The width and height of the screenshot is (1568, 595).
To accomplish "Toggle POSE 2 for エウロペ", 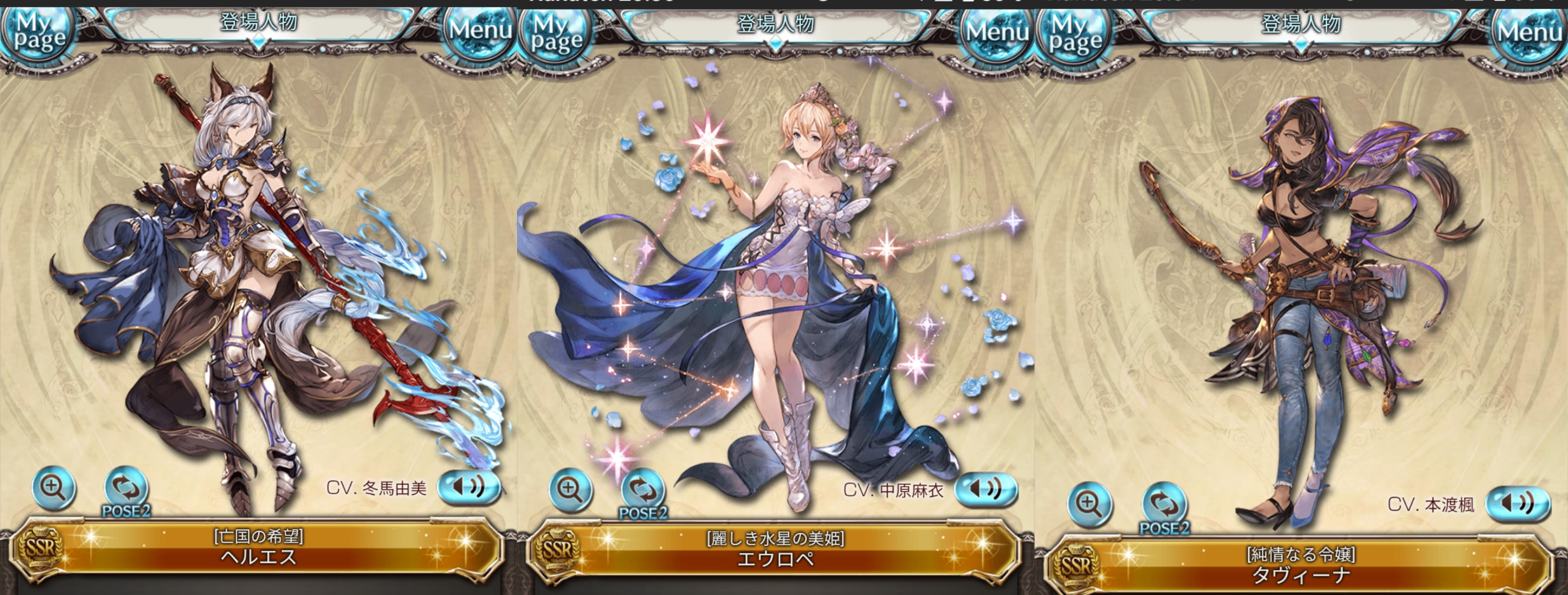I will (643, 492).
